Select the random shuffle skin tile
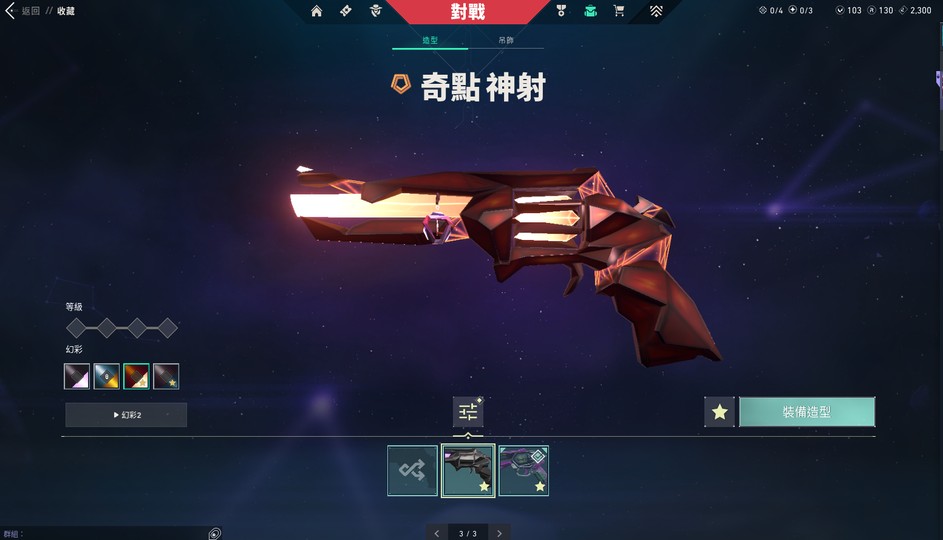Viewport: 943px width, 540px height. (412, 470)
